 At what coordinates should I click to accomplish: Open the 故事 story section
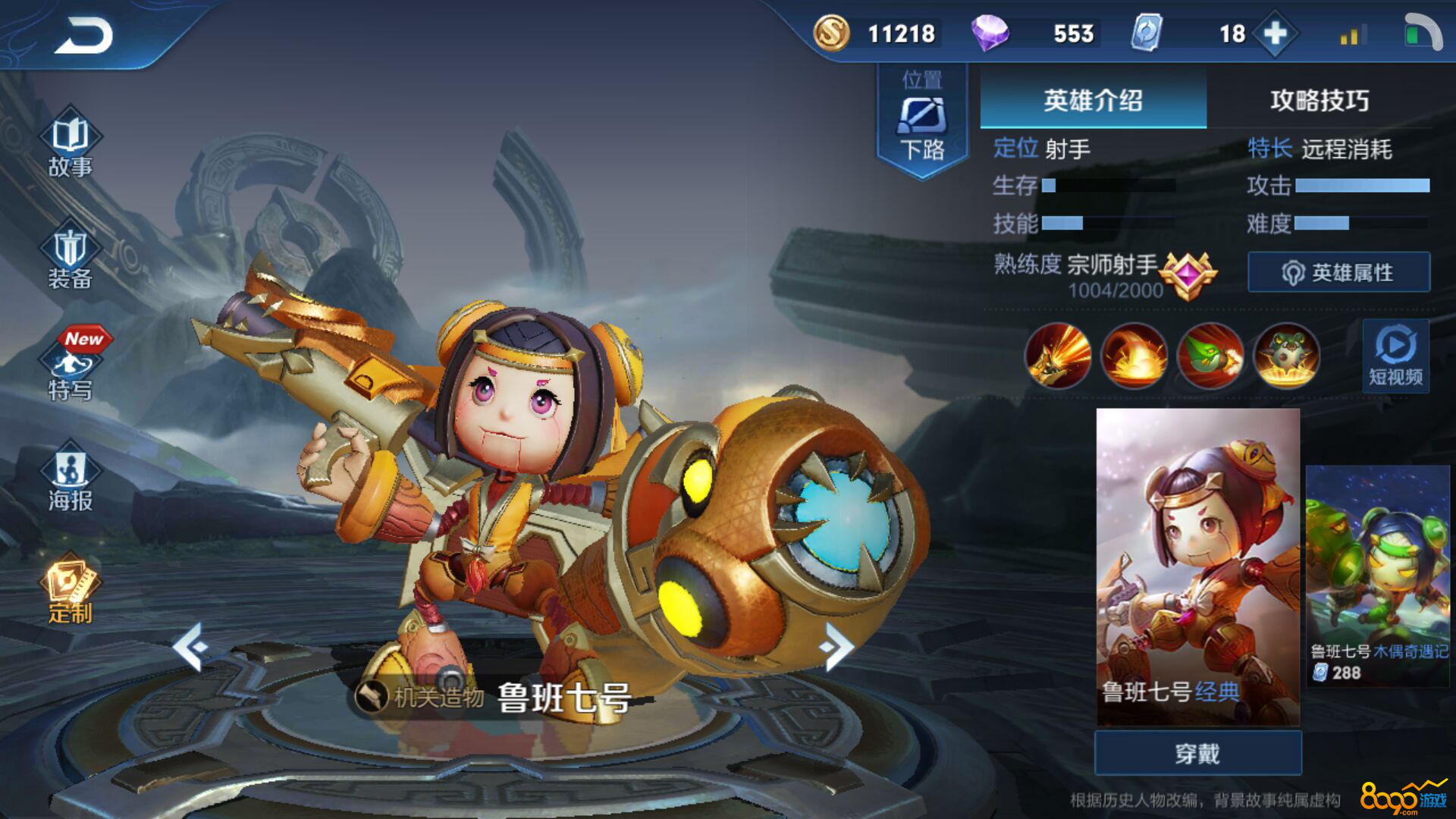click(70, 144)
